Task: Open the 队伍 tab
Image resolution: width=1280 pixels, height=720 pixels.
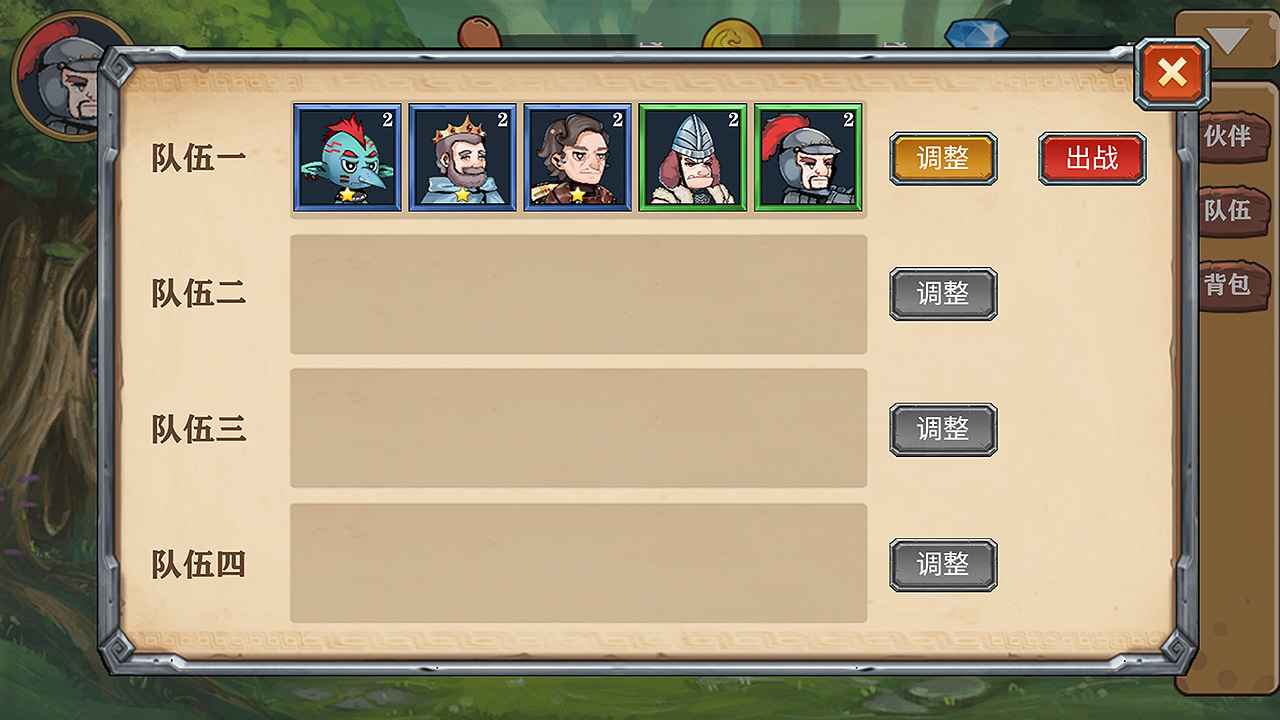Action: coord(1233,212)
